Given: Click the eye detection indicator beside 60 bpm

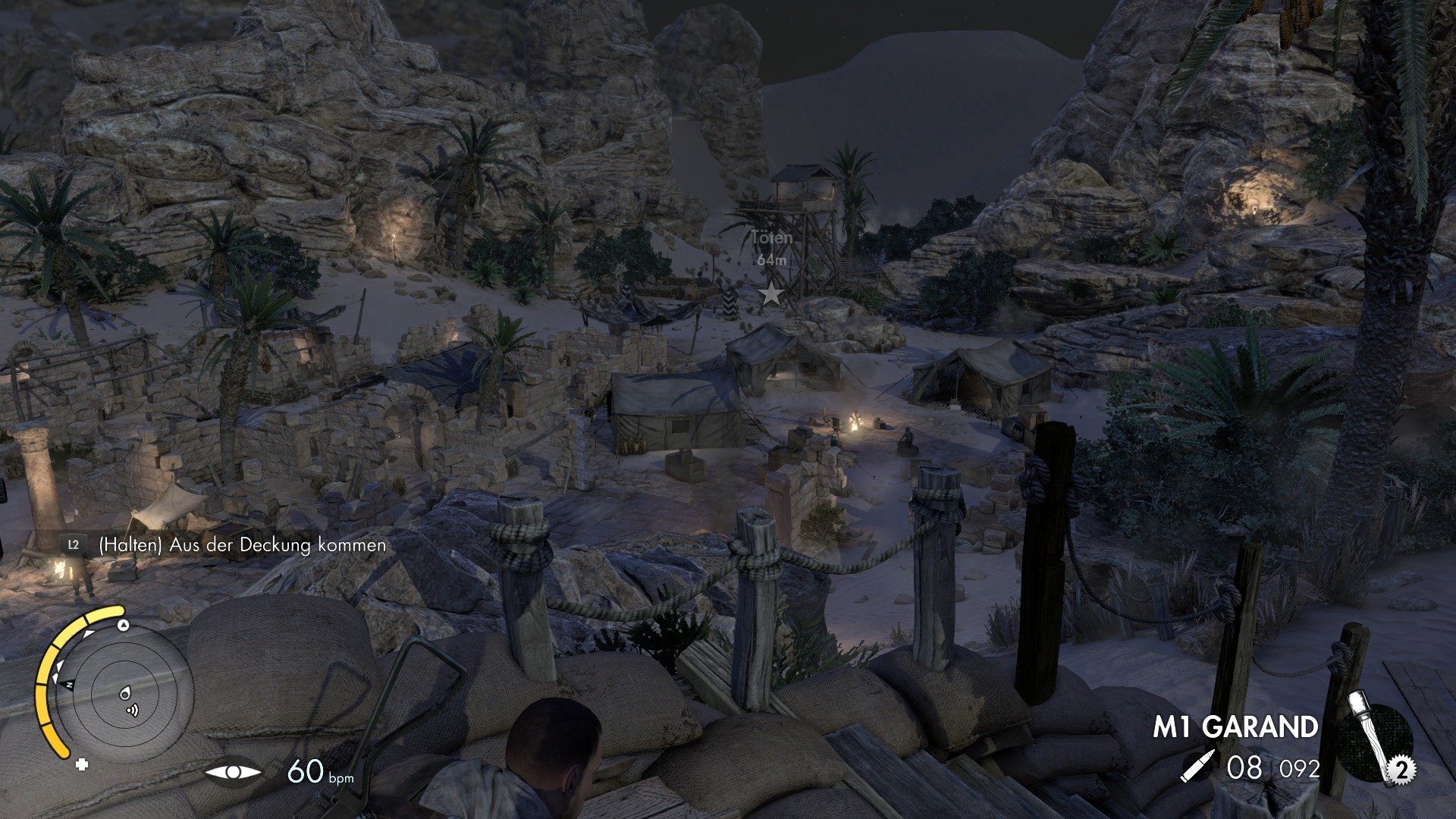Looking at the screenshot, I should click(x=234, y=772).
